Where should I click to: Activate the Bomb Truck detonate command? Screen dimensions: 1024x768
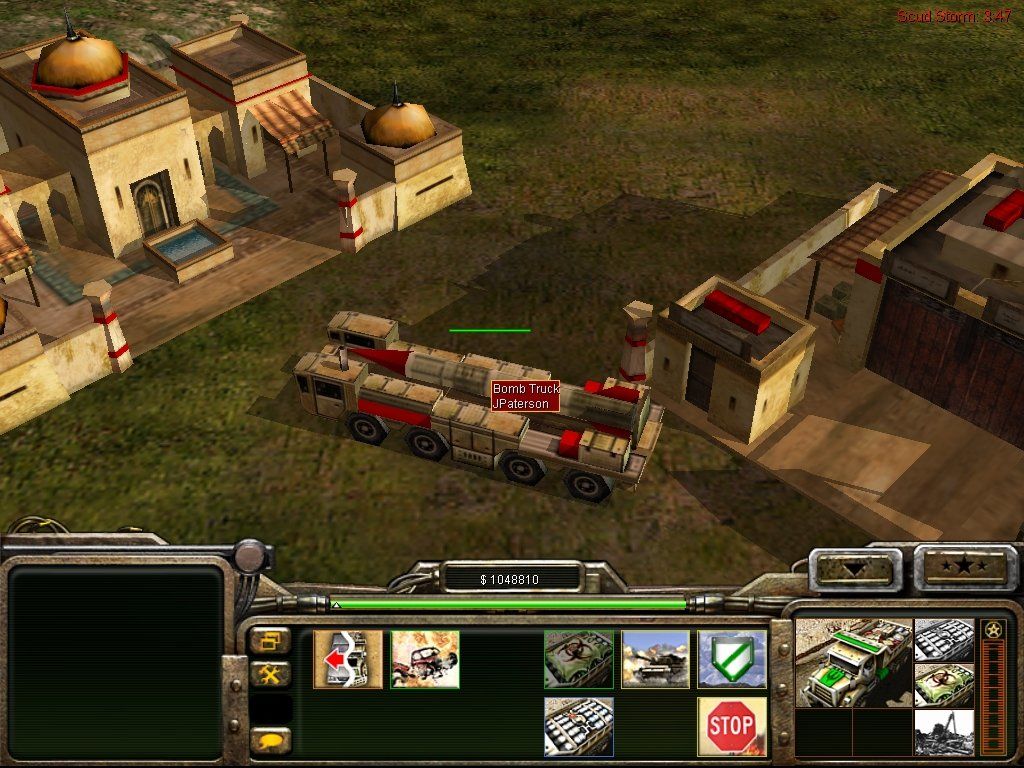[x=425, y=659]
